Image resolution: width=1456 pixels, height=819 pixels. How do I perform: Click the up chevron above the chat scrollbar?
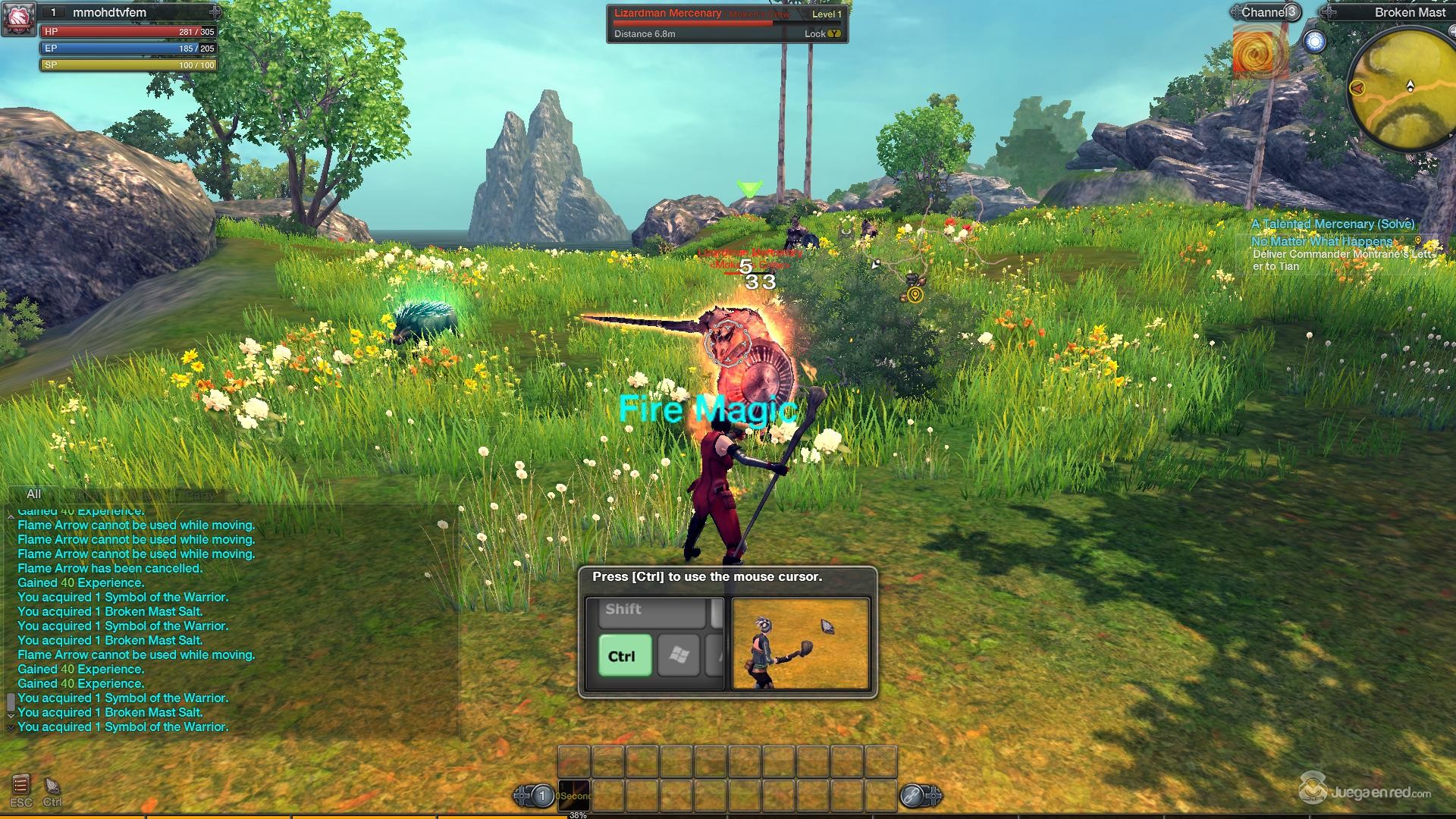tap(11, 516)
